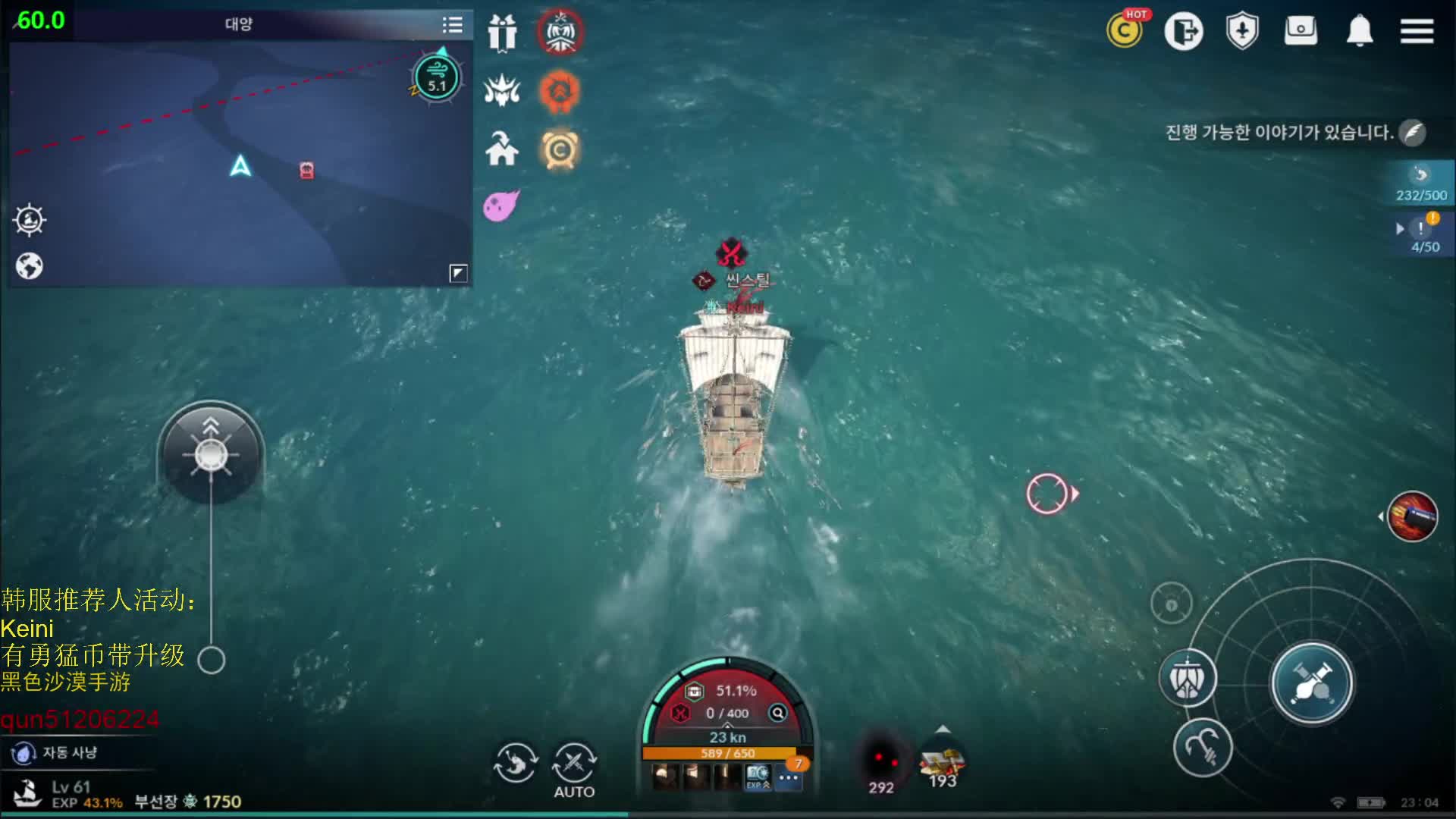Inspect cargo with the magnifier icon
1456x819 pixels.
pos(778,713)
